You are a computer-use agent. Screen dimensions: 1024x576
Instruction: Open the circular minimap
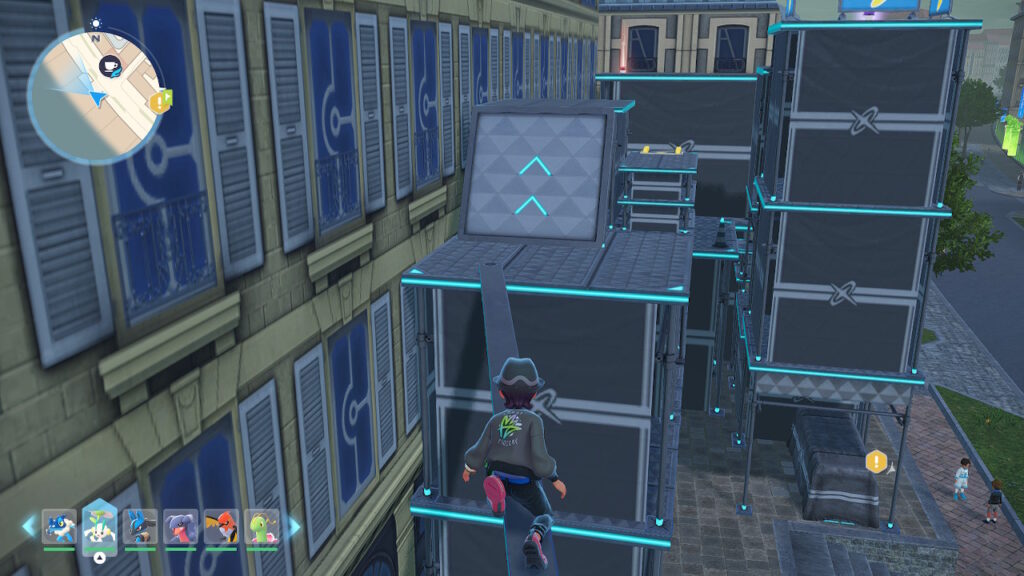coord(95,95)
